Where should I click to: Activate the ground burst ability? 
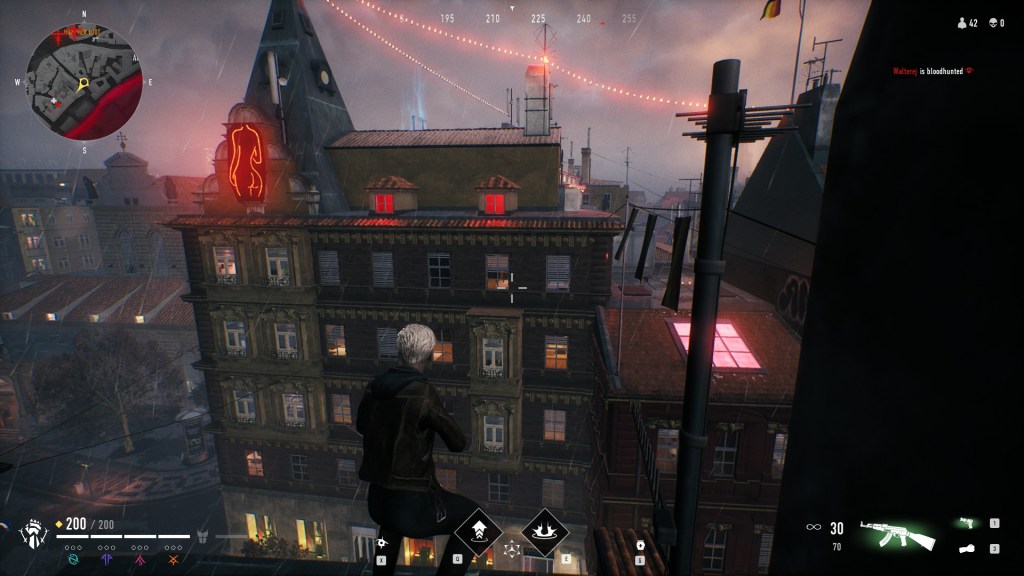click(545, 532)
